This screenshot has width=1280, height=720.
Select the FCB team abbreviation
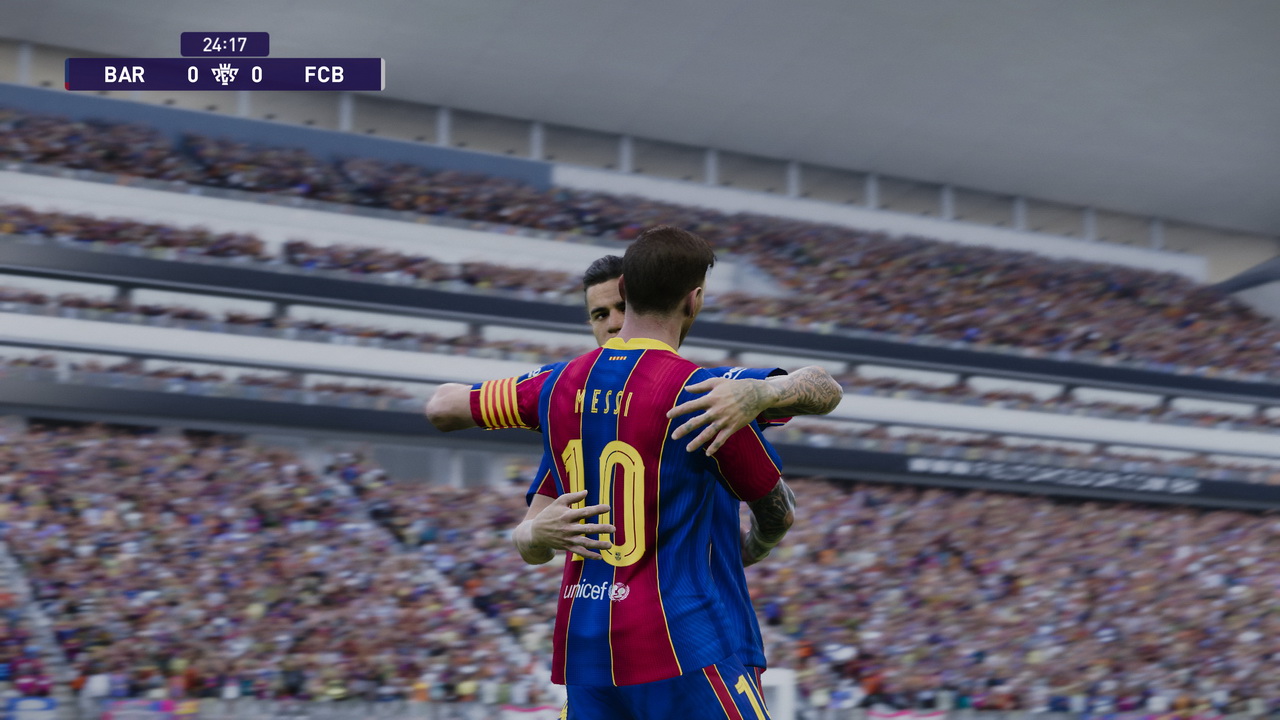point(326,74)
